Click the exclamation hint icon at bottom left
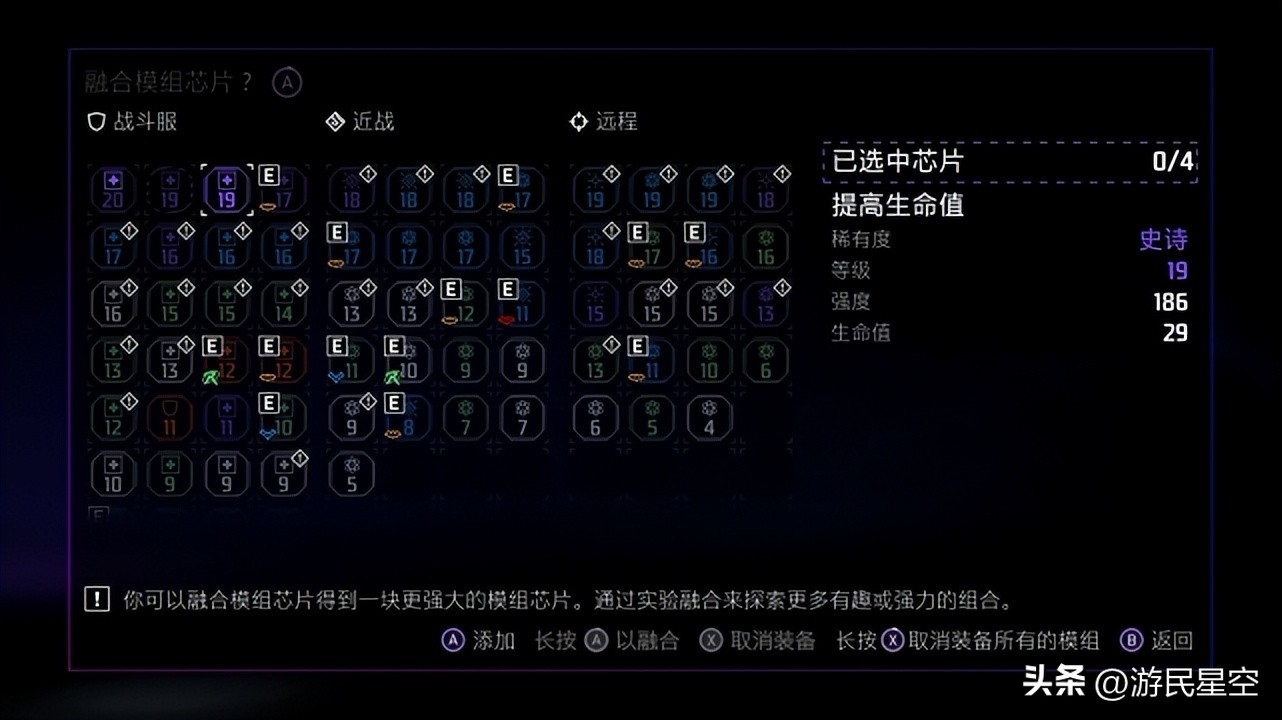Screen dimensions: 1282x720 point(95,600)
